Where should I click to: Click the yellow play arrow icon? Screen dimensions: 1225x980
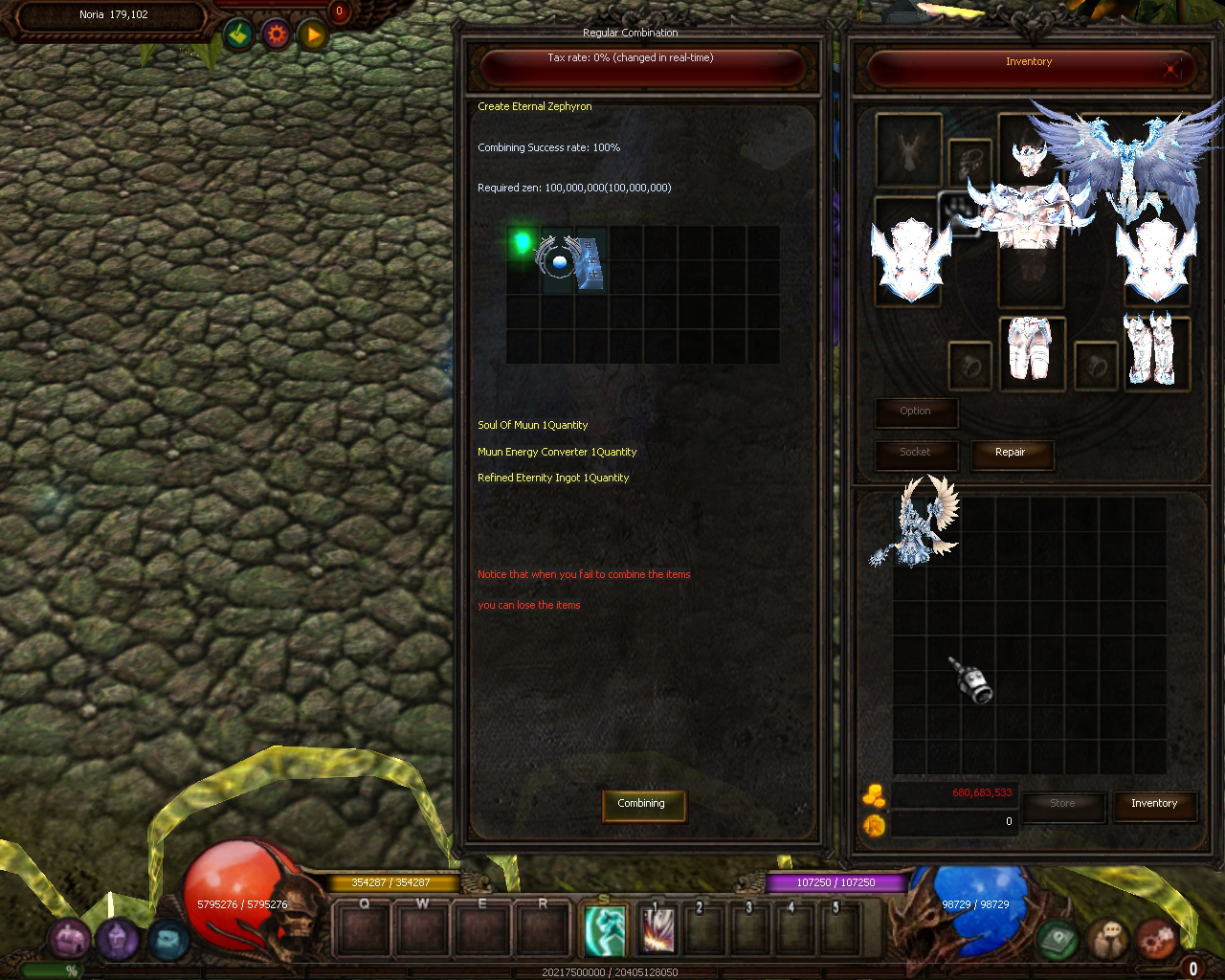(313, 35)
